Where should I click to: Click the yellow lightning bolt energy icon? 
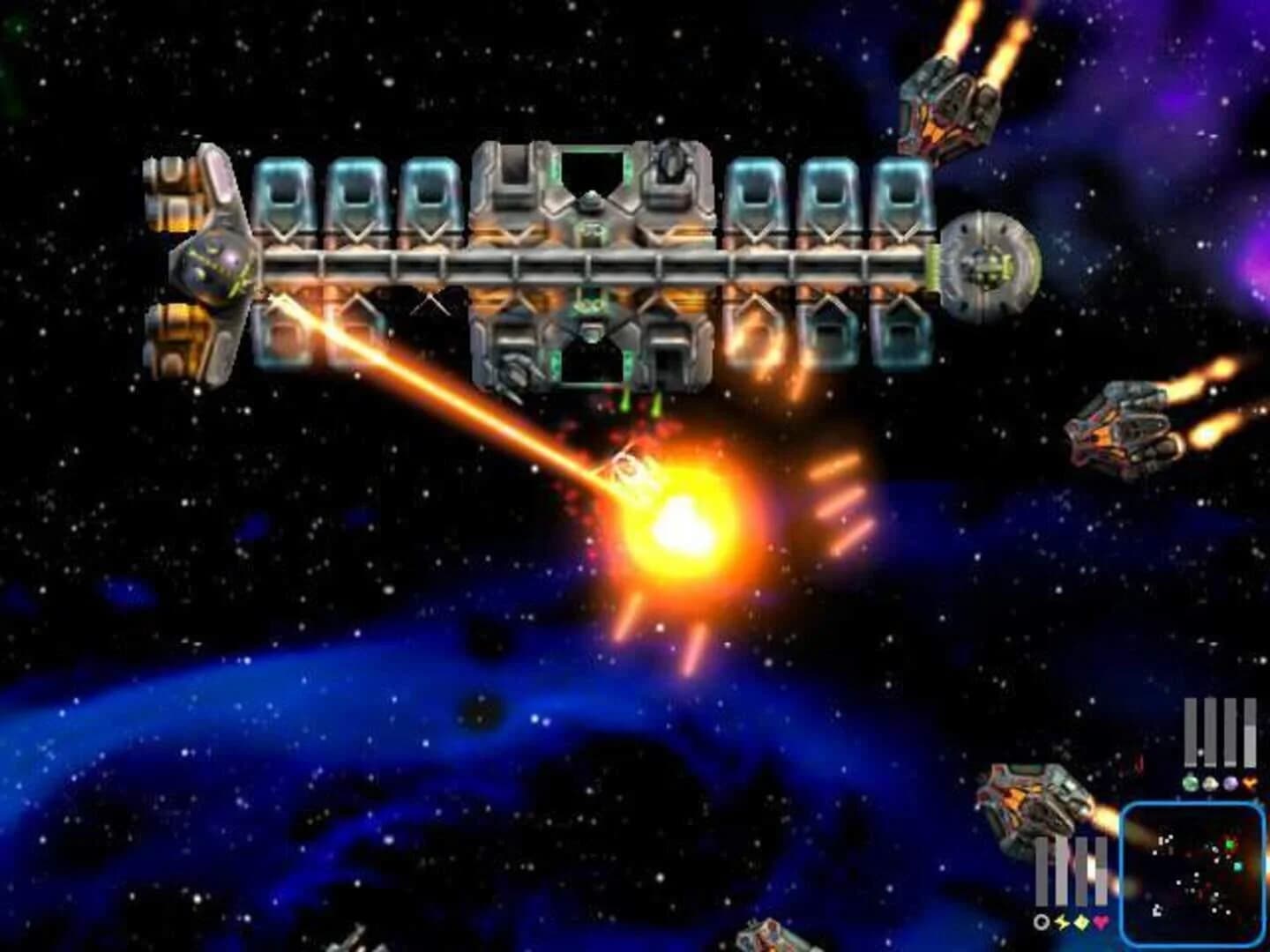tap(1061, 924)
